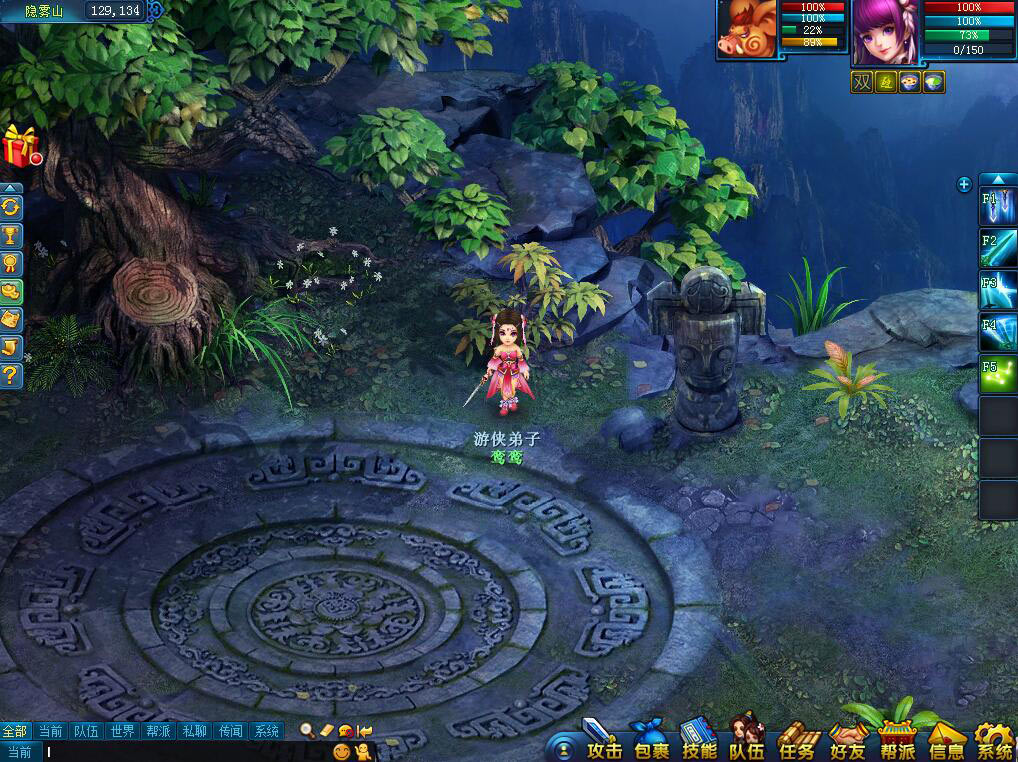Click the boar pet portrait
The image size is (1018, 762).
point(746,30)
